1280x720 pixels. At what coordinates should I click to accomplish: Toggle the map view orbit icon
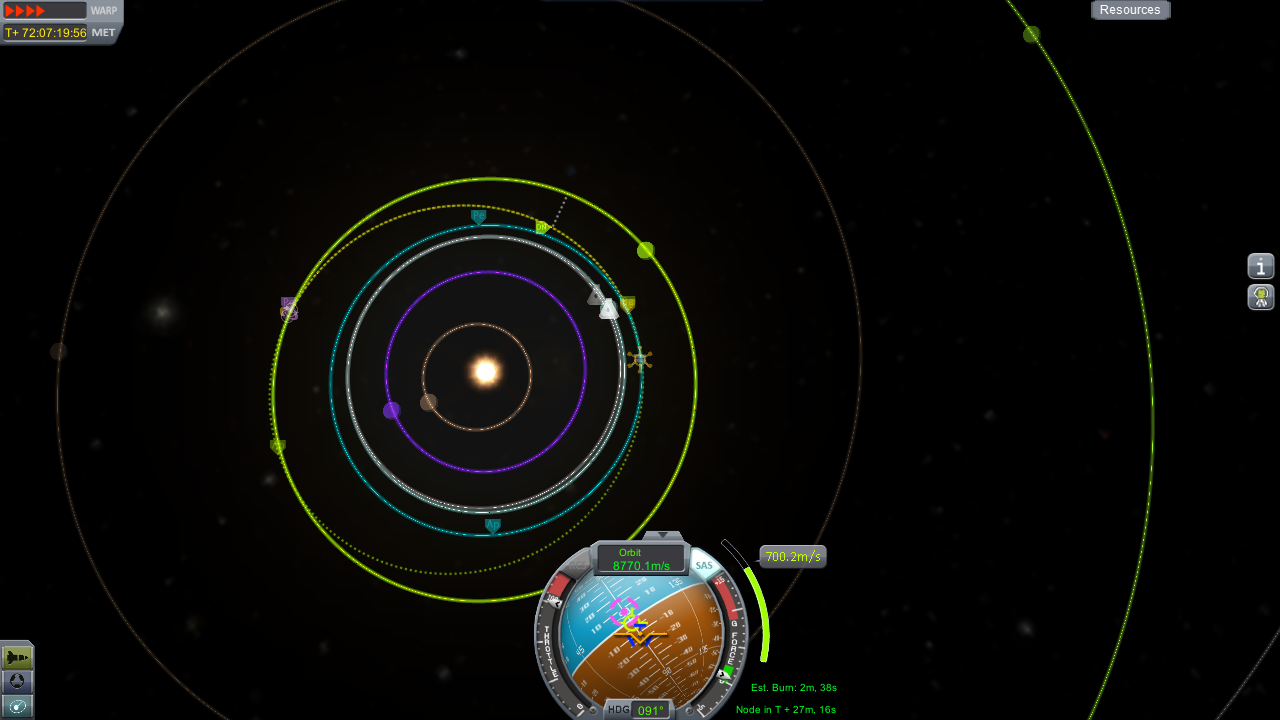pyautogui.click(x=17, y=706)
